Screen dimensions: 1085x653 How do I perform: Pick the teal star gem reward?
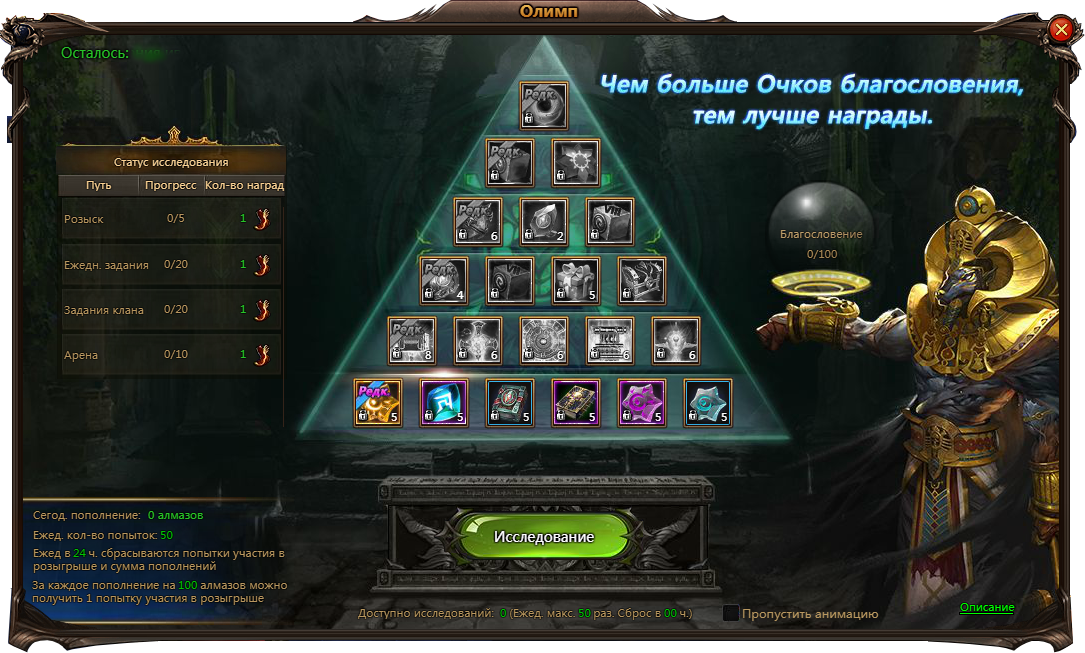[x=708, y=403]
